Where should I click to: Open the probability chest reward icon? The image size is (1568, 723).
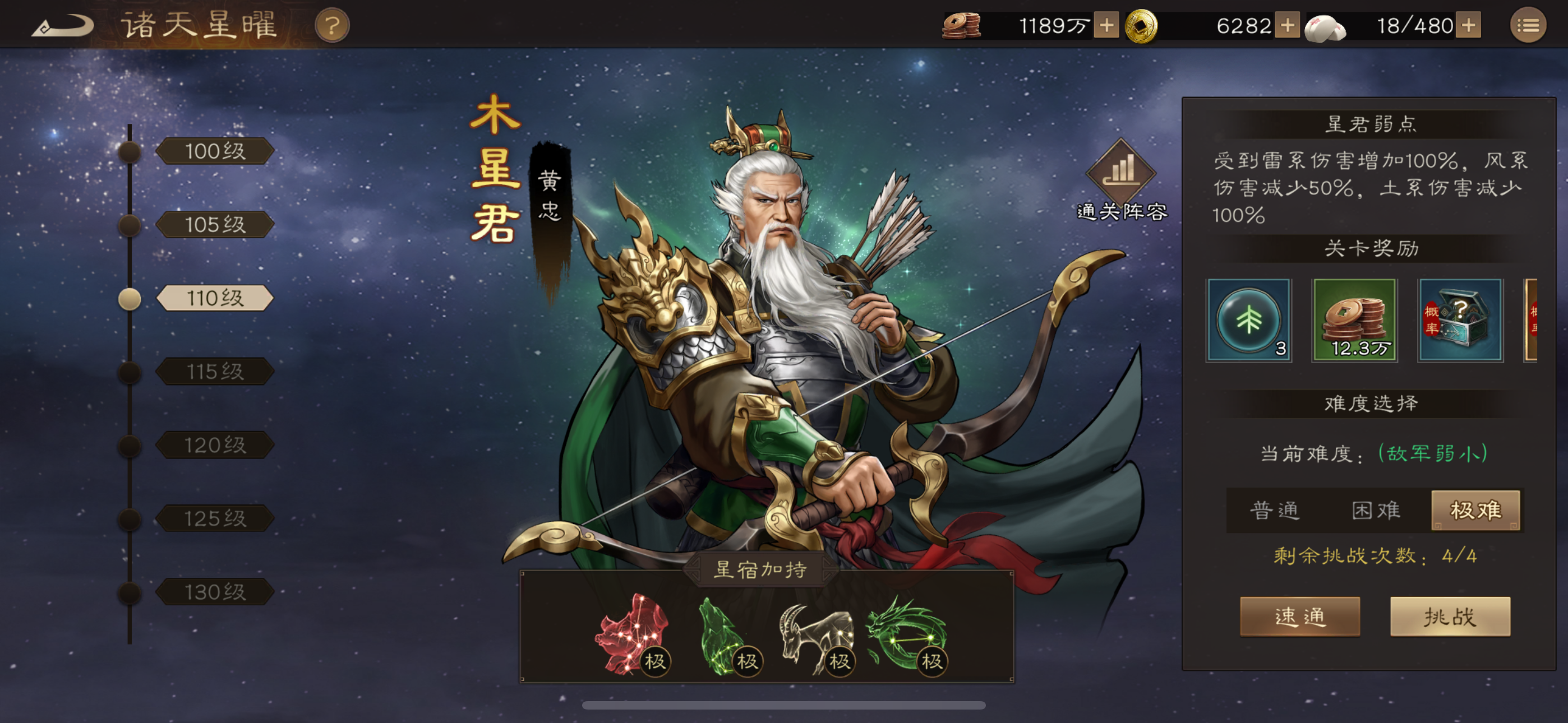coord(1461,321)
